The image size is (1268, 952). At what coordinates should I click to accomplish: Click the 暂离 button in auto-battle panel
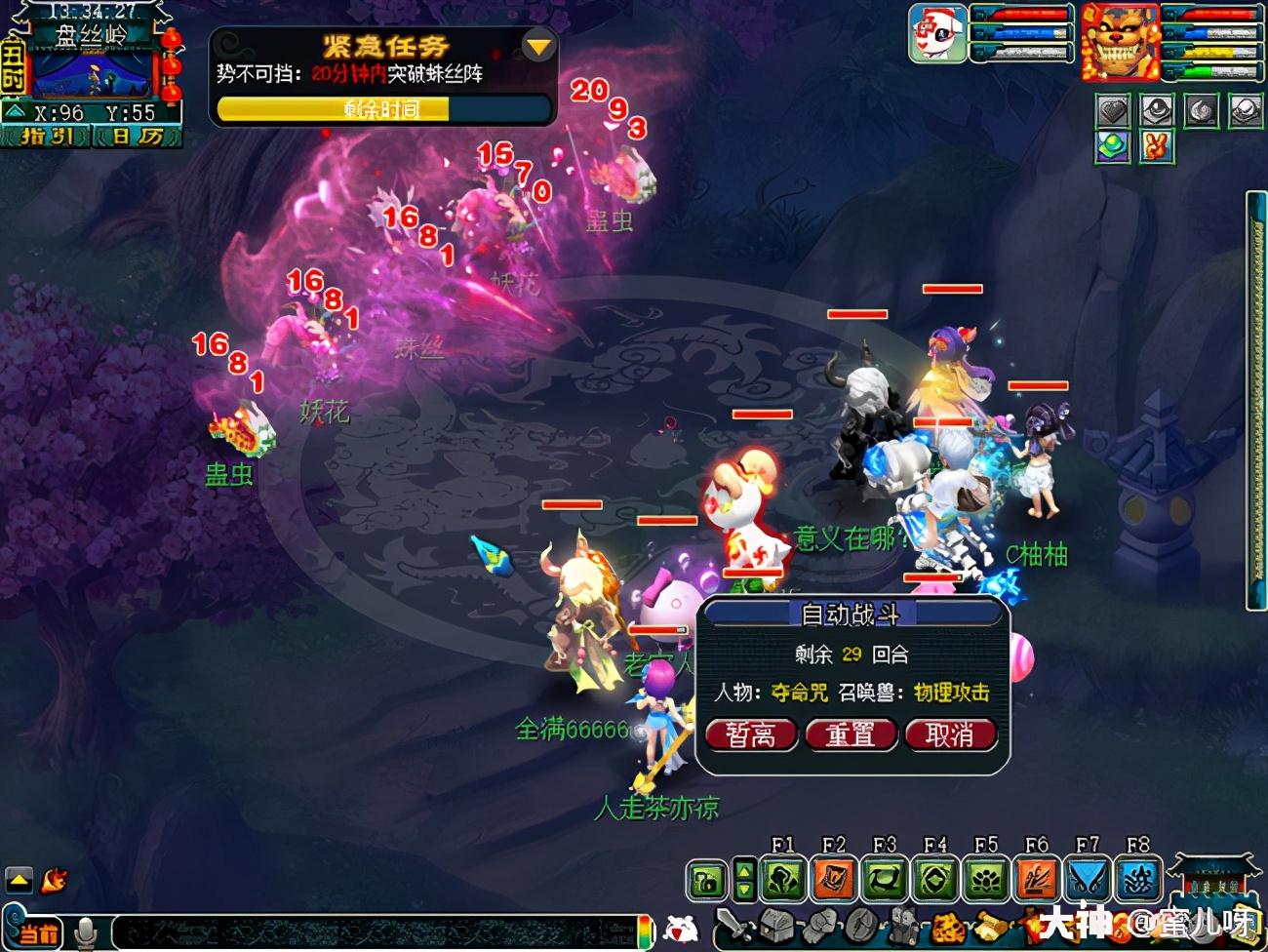pos(750,734)
